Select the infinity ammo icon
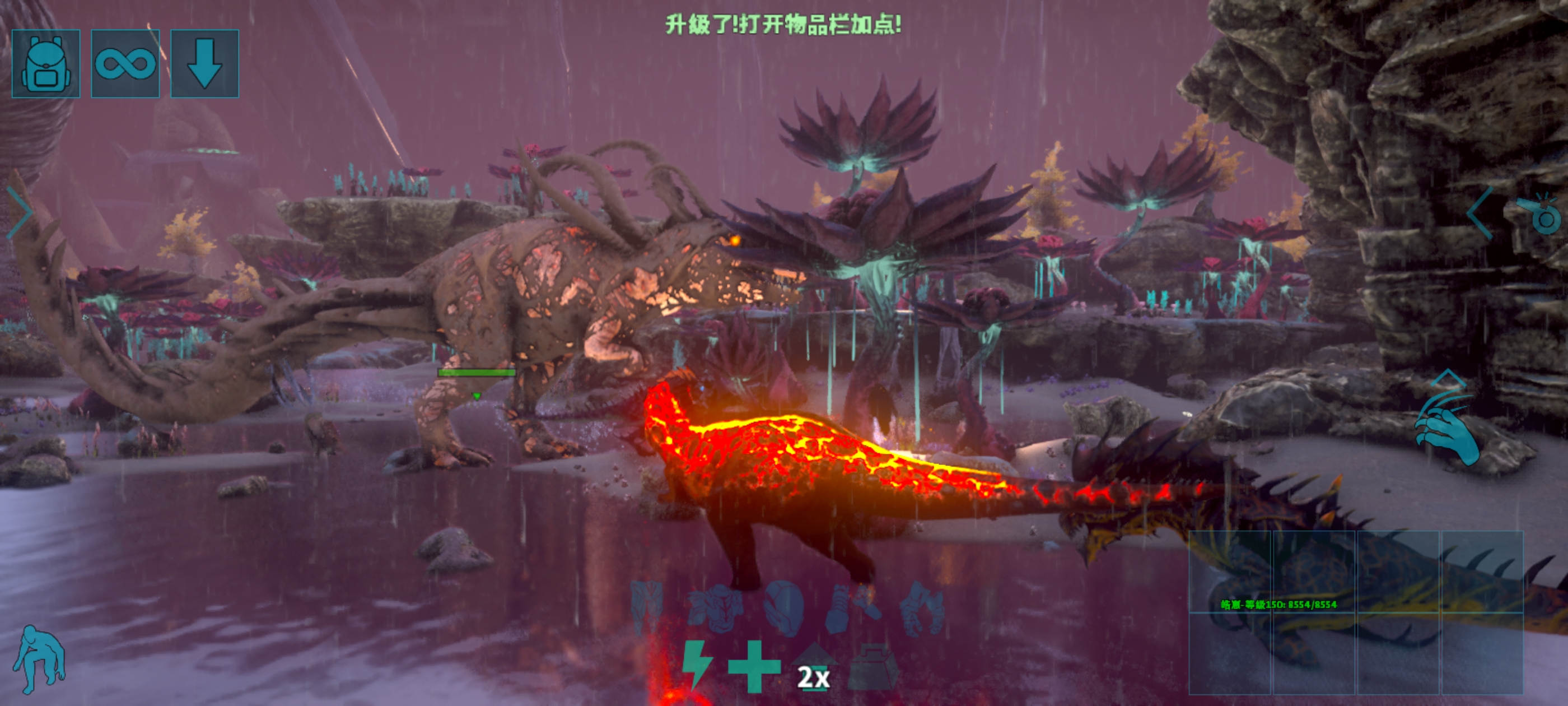The height and width of the screenshot is (706, 1568). pos(127,64)
